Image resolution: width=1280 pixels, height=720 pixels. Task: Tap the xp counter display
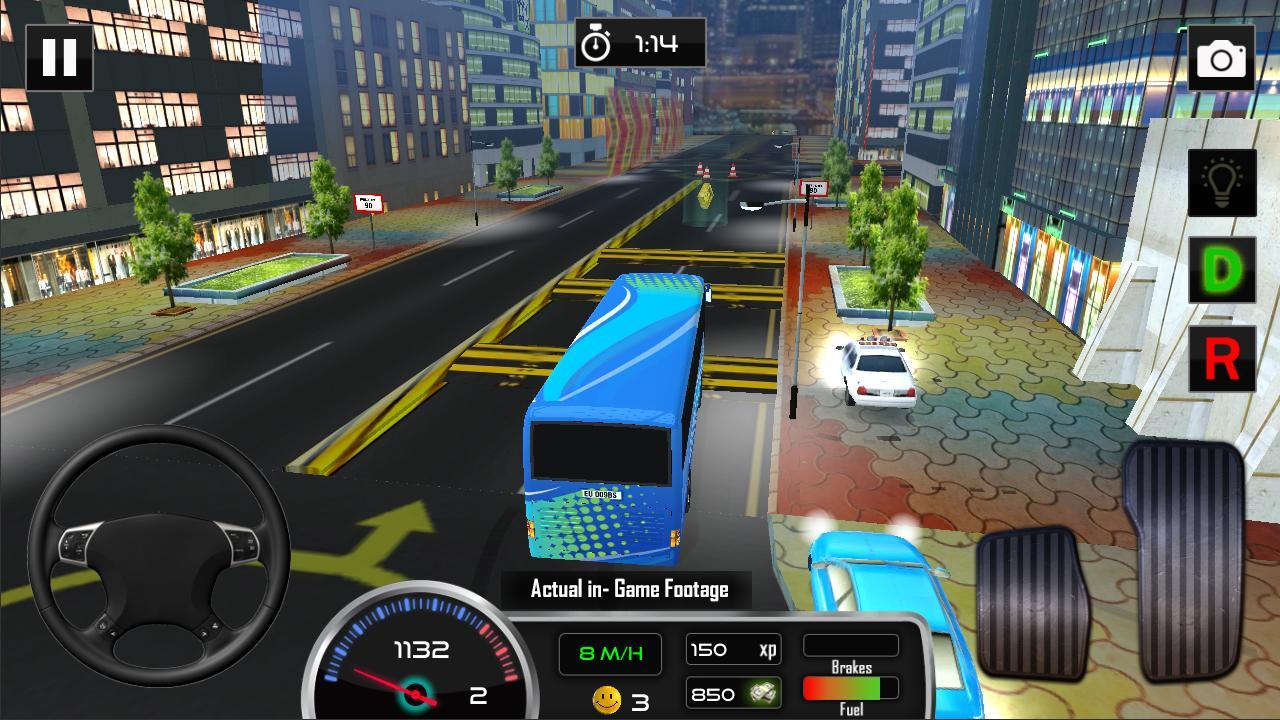coord(733,648)
